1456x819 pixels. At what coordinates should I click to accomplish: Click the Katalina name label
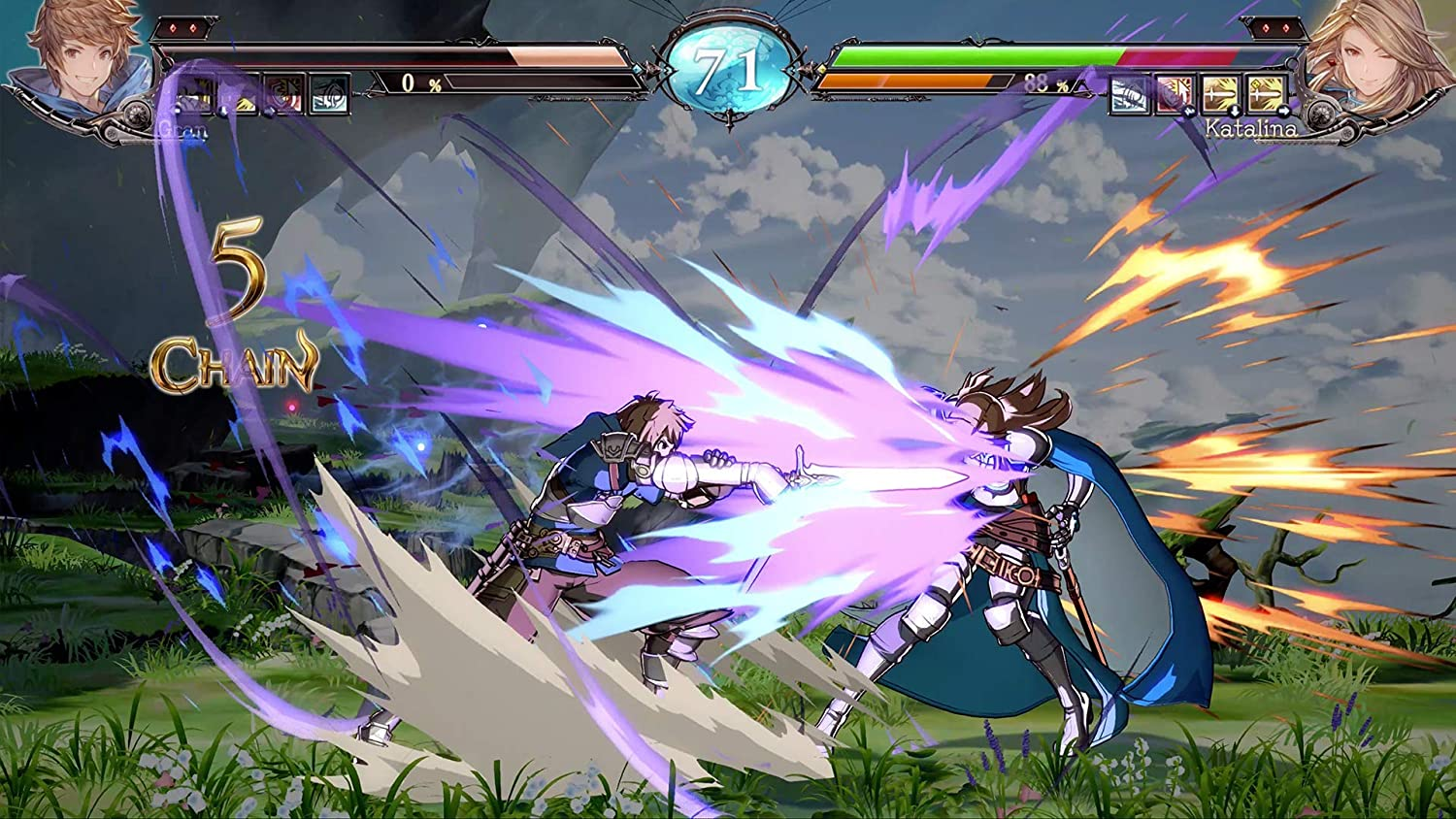point(1249,129)
